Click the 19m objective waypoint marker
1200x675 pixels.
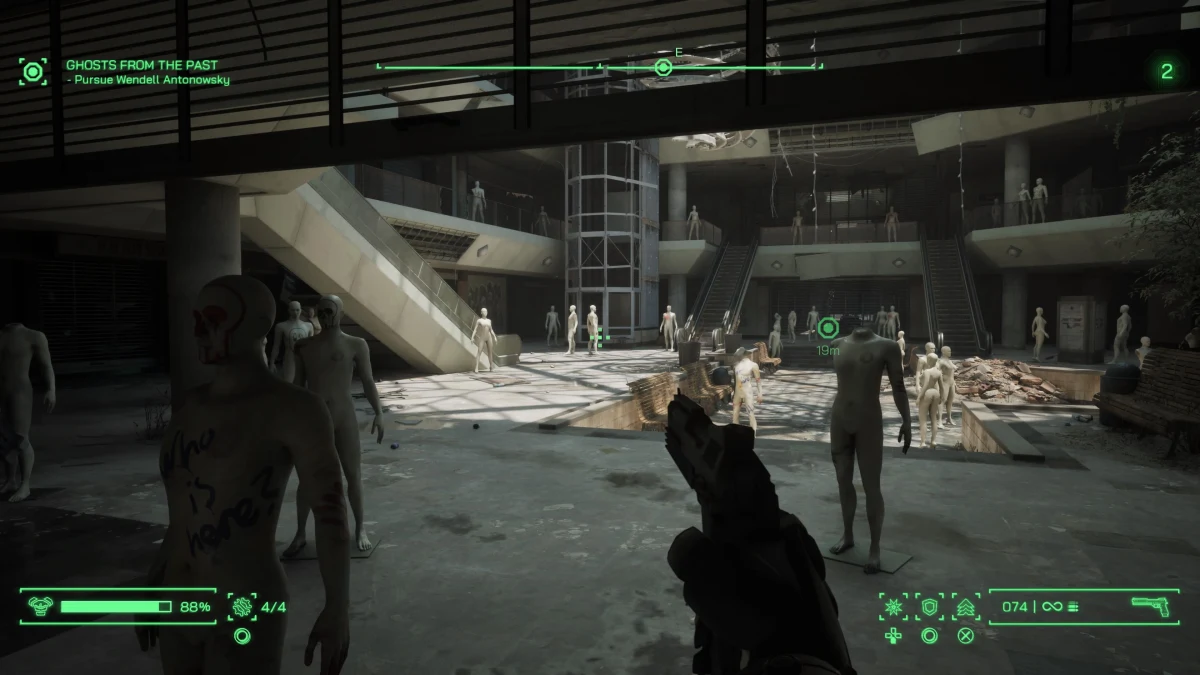(827, 327)
